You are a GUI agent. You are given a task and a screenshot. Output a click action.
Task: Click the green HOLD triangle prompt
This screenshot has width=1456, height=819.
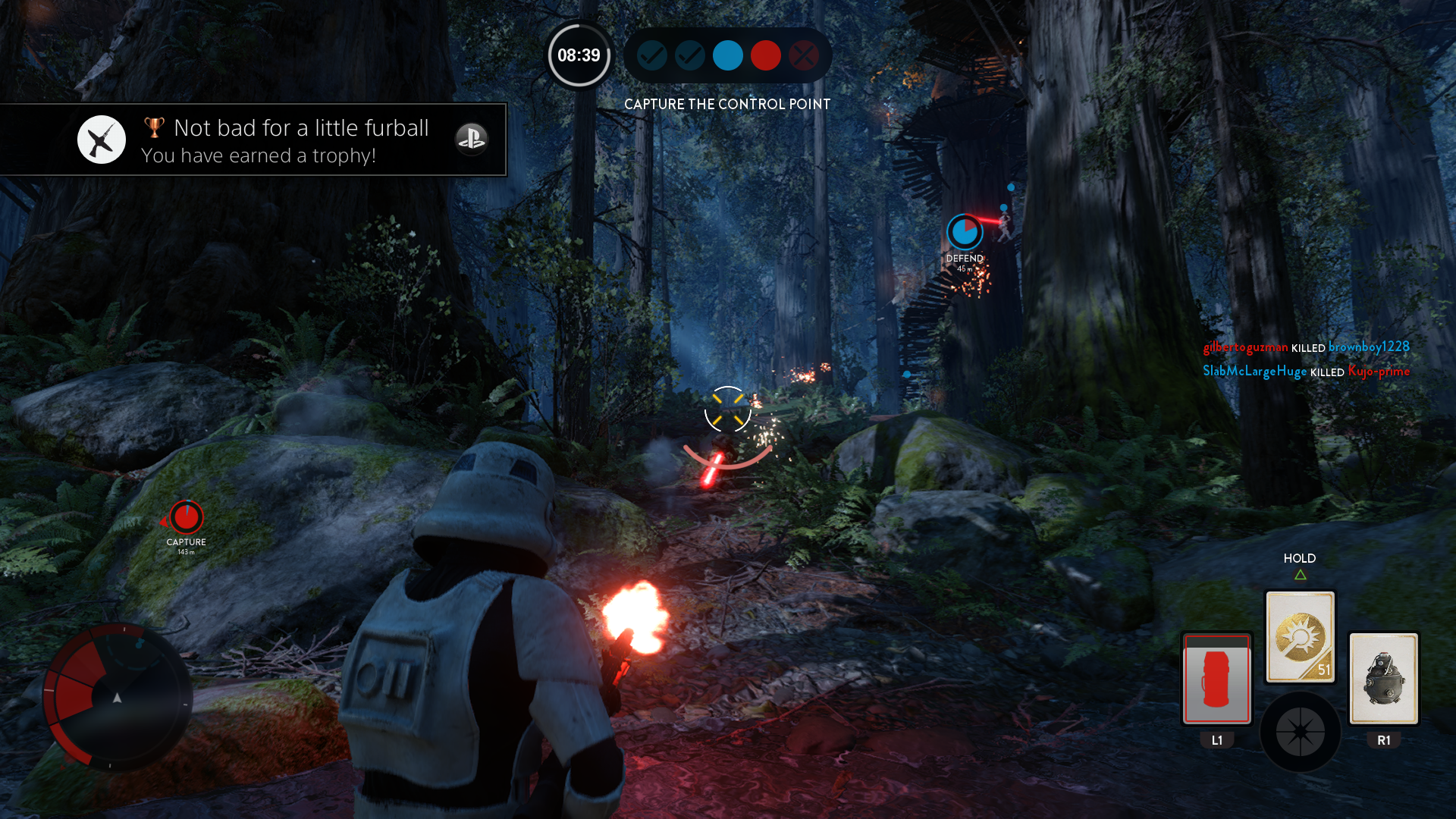click(1301, 574)
